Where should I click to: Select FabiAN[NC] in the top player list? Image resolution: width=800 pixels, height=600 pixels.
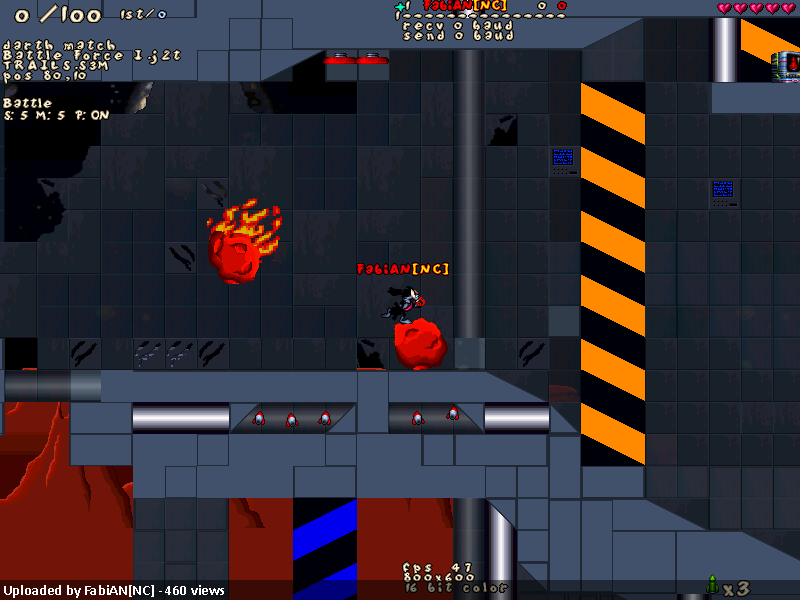464,6
